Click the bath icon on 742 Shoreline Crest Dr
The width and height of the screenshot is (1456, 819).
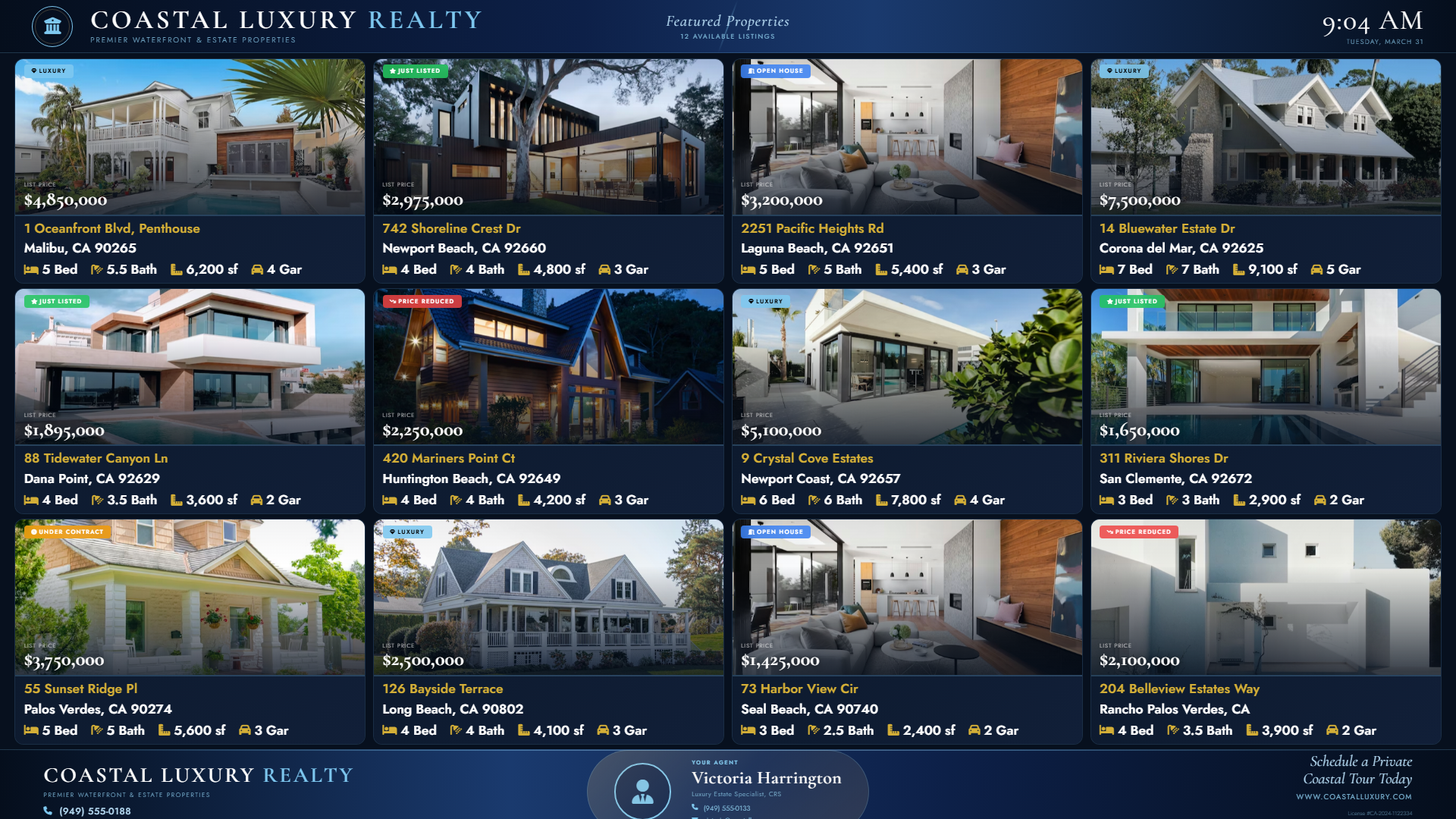(453, 269)
